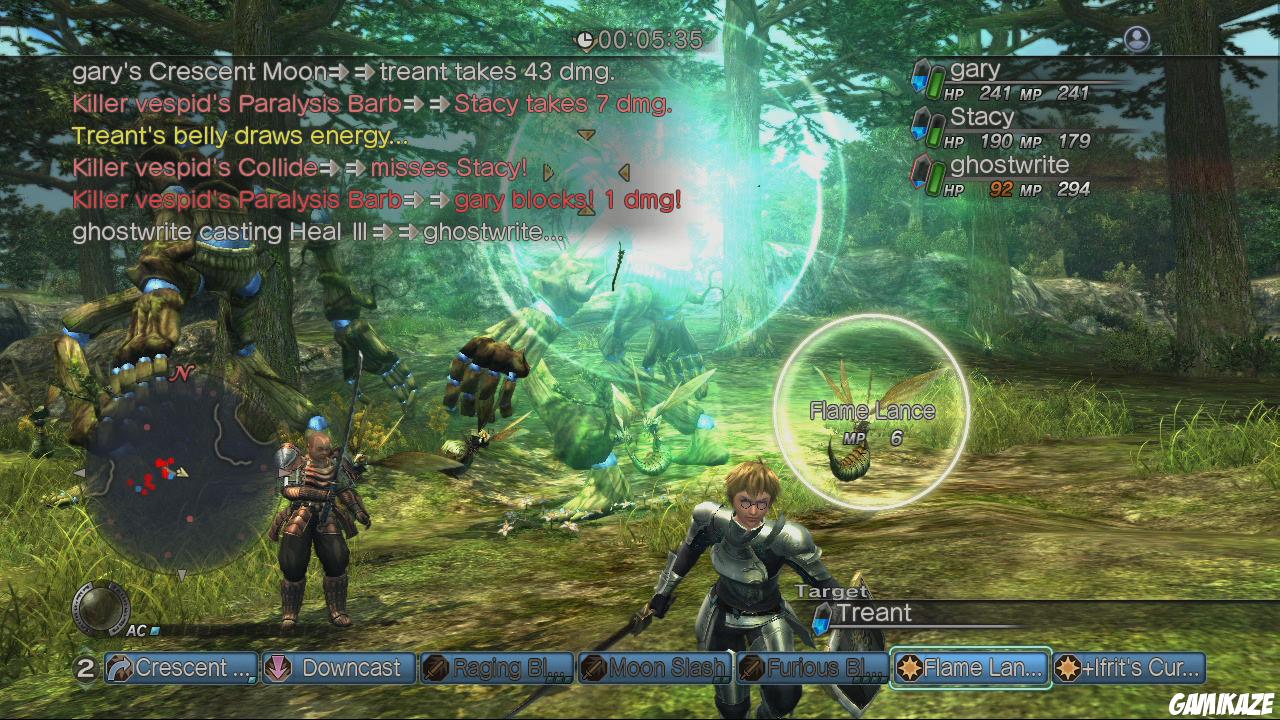Choose the Furious Blade hotbar slot
This screenshot has width=1280, height=720.
coord(812,668)
